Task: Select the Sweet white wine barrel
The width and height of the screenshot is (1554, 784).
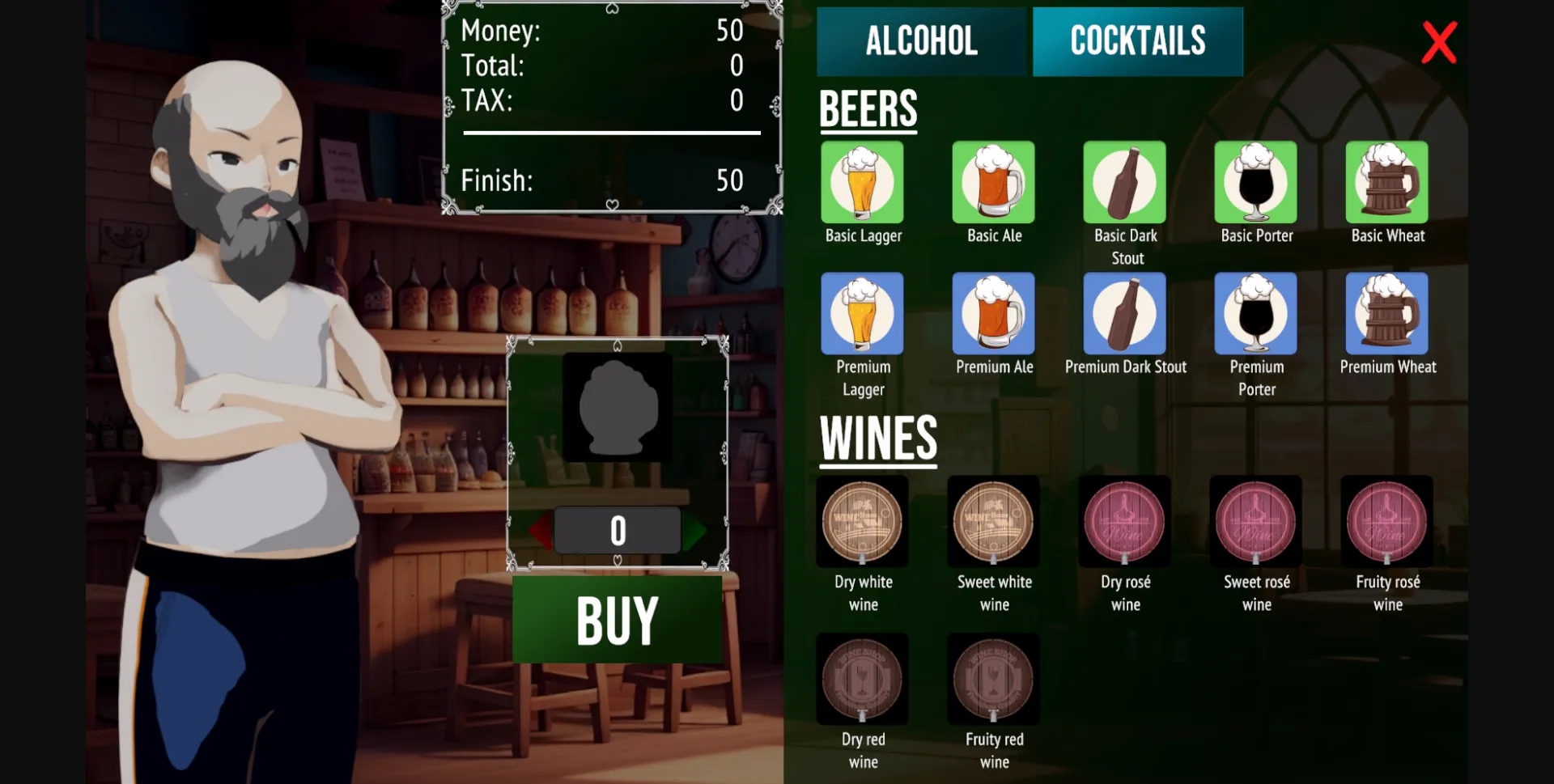Action: (x=994, y=523)
